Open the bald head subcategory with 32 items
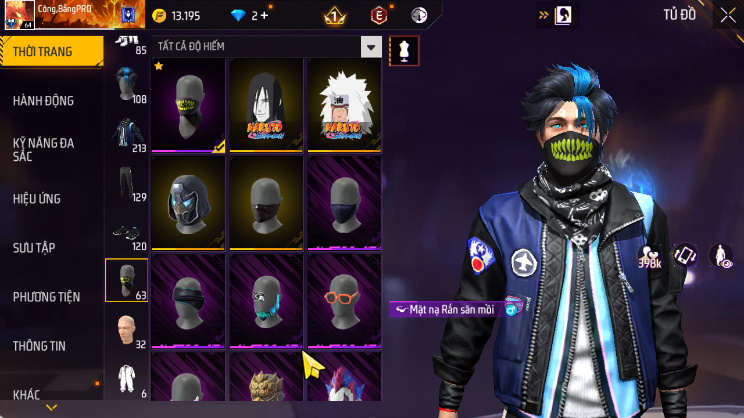The height and width of the screenshot is (418, 744). [126, 330]
